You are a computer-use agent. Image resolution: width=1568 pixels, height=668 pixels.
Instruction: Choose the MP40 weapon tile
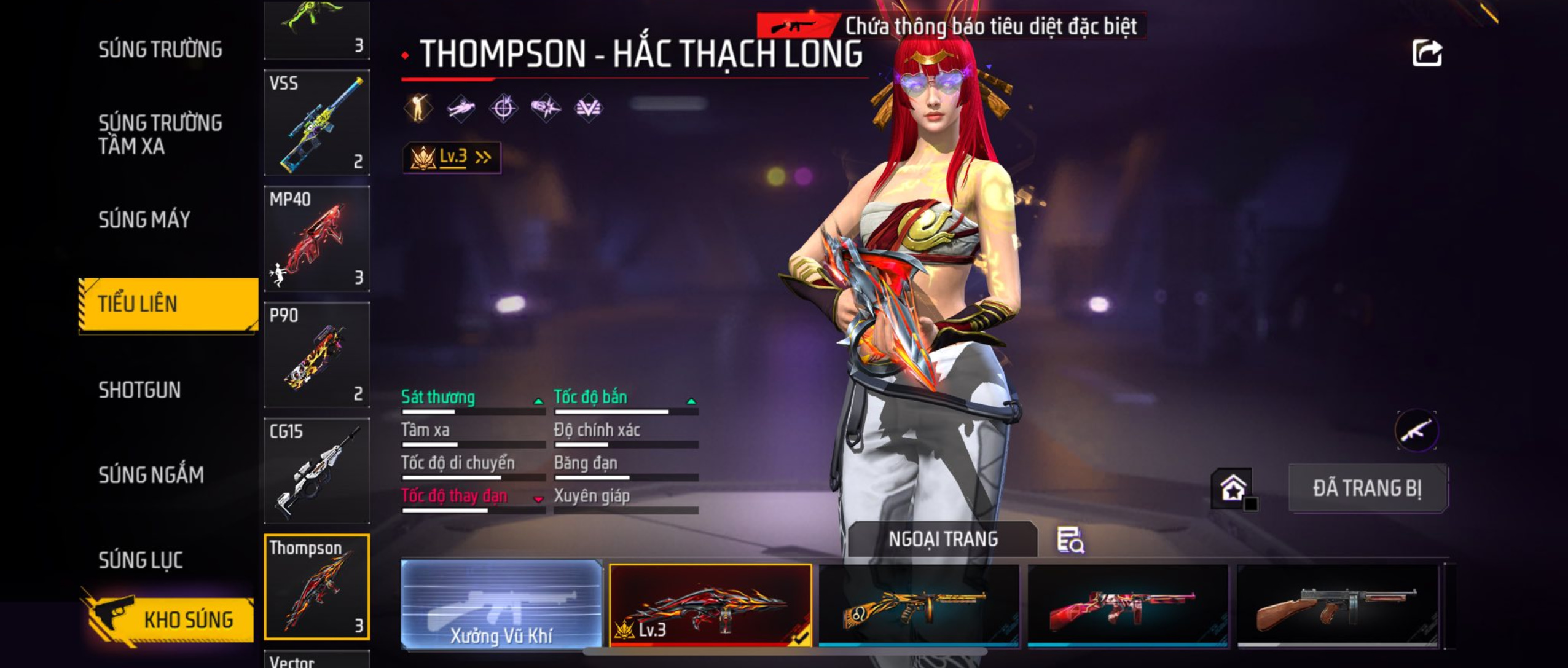317,238
